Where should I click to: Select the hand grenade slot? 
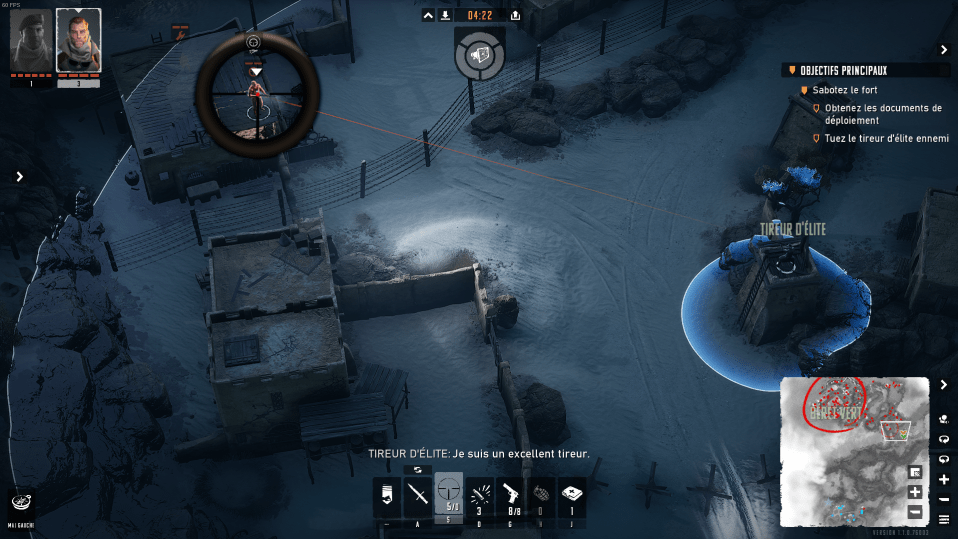coord(540,496)
